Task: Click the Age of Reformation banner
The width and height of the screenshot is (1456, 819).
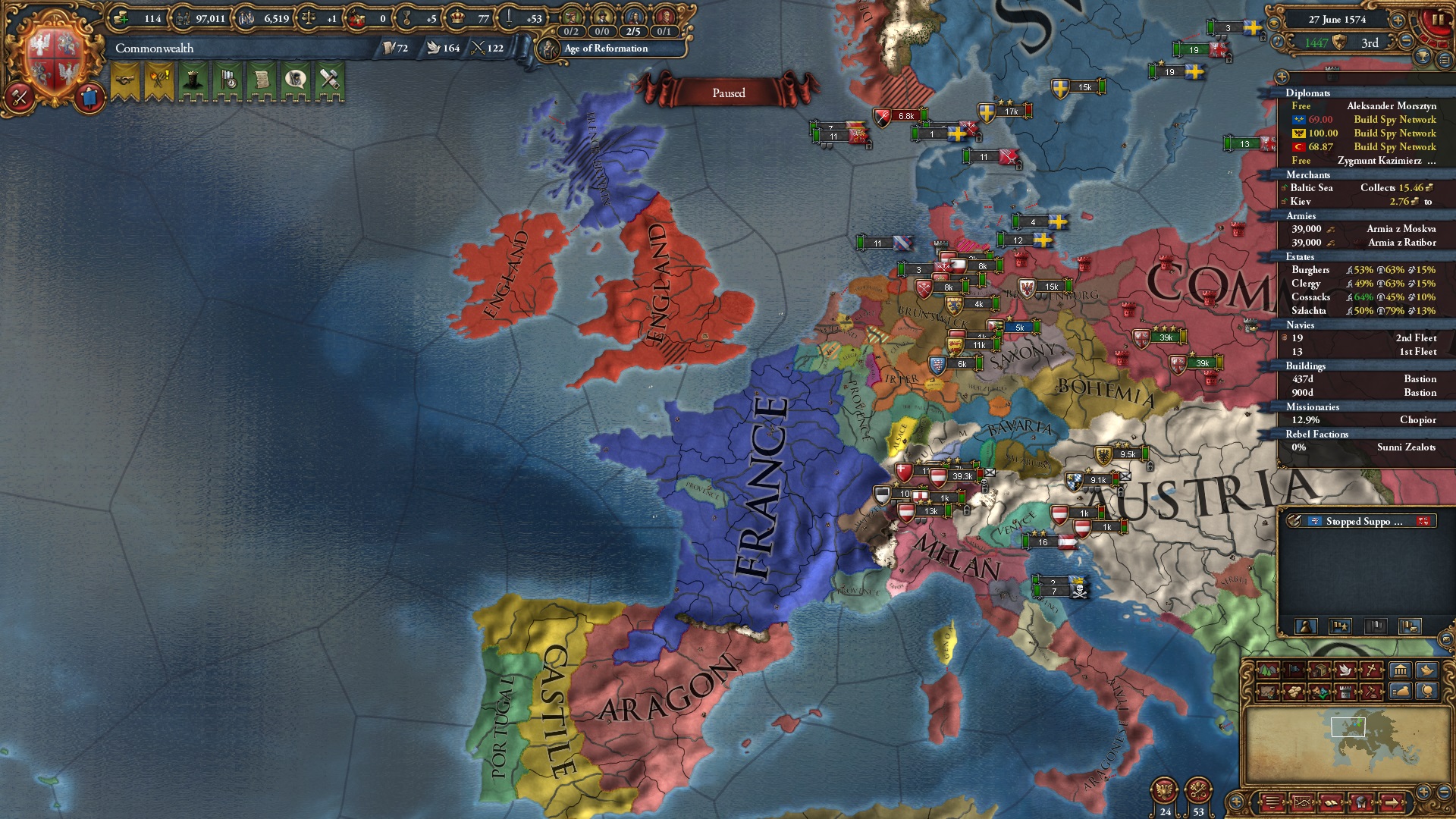Action: 603,49
